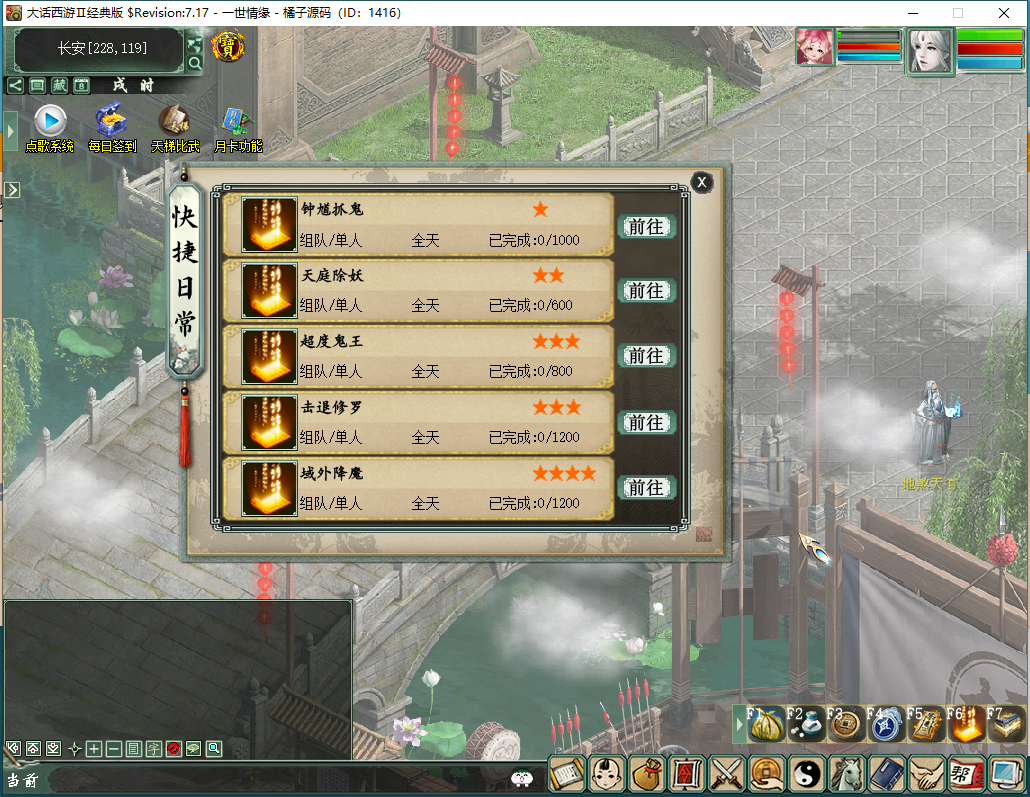1030x797 pixels.
Task: Click 前往 for the 天庭除妖 quest
Action: click(646, 291)
